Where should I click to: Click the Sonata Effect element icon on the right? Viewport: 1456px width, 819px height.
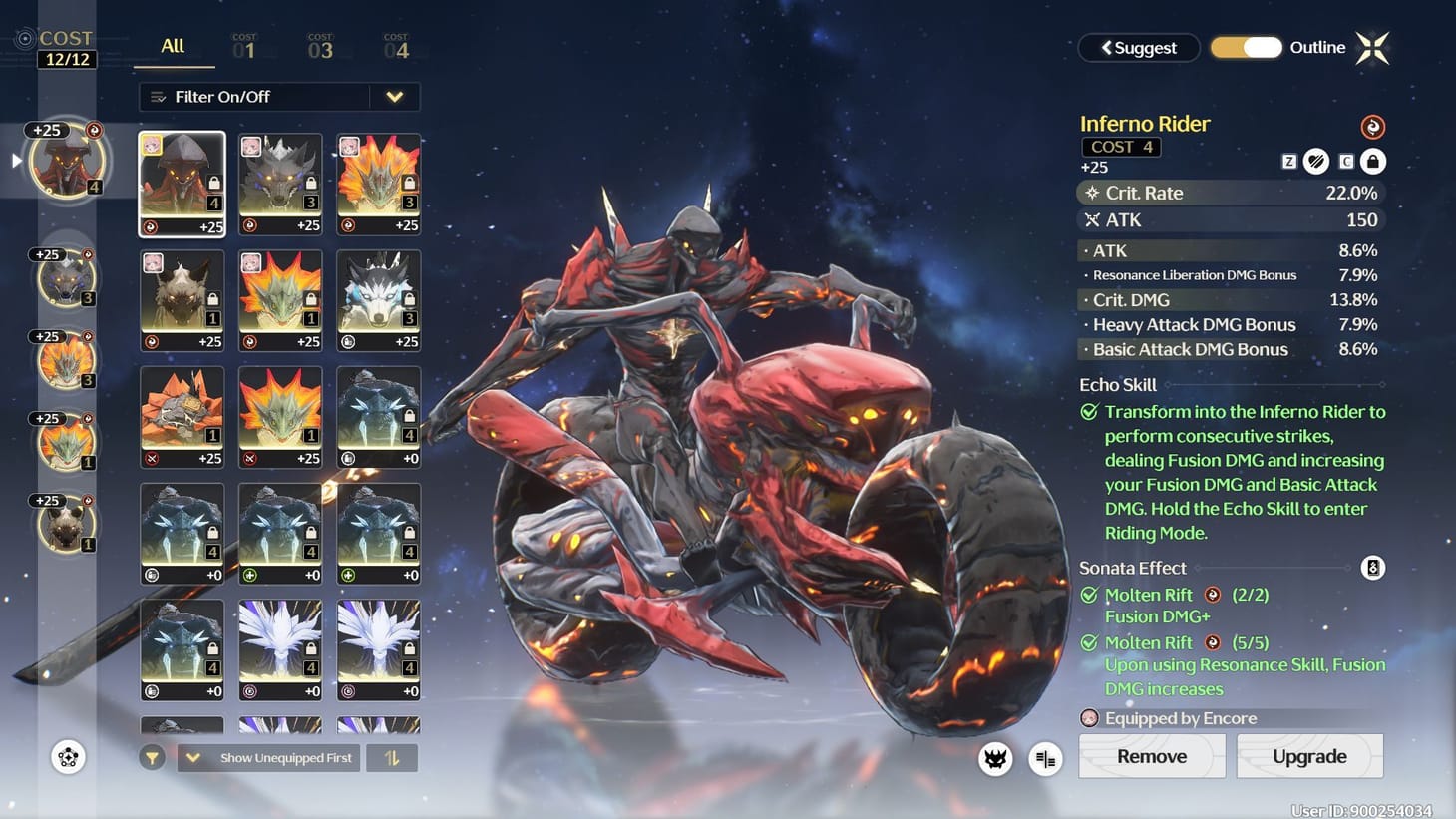(1373, 567)
